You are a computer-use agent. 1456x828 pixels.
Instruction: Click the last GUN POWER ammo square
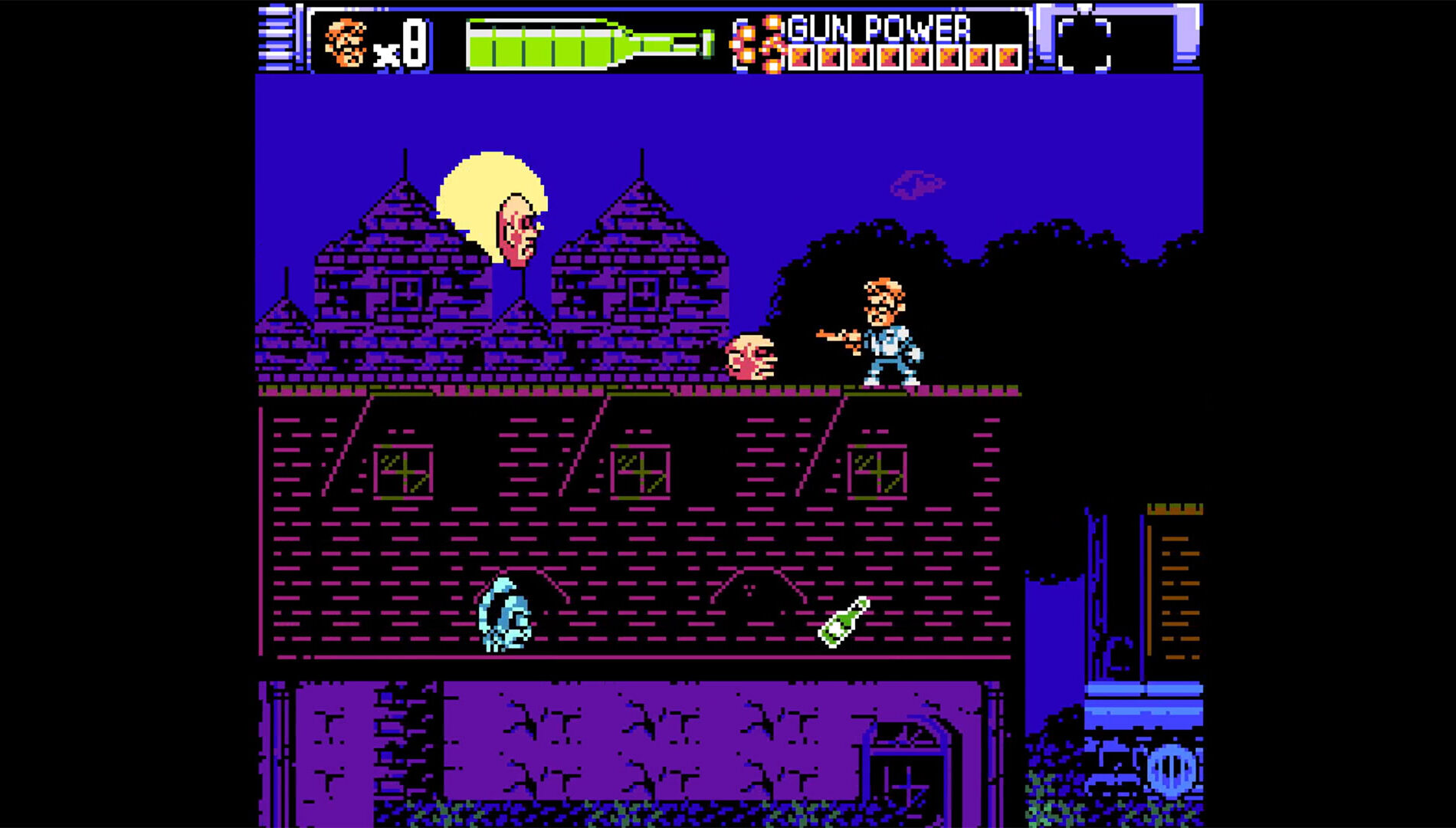pyautogui.click(x=1012, y=55)
